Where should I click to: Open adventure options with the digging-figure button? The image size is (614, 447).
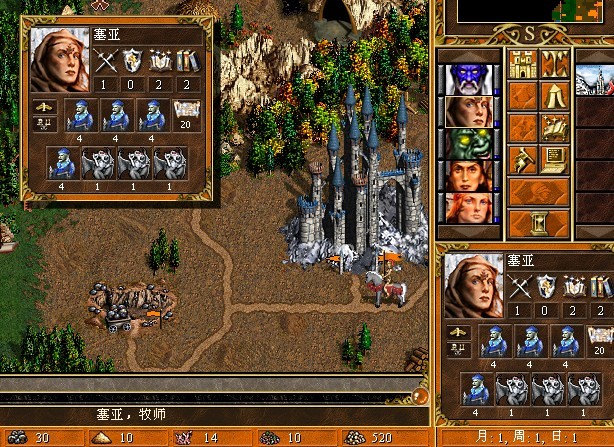click(x=523, y=159)
